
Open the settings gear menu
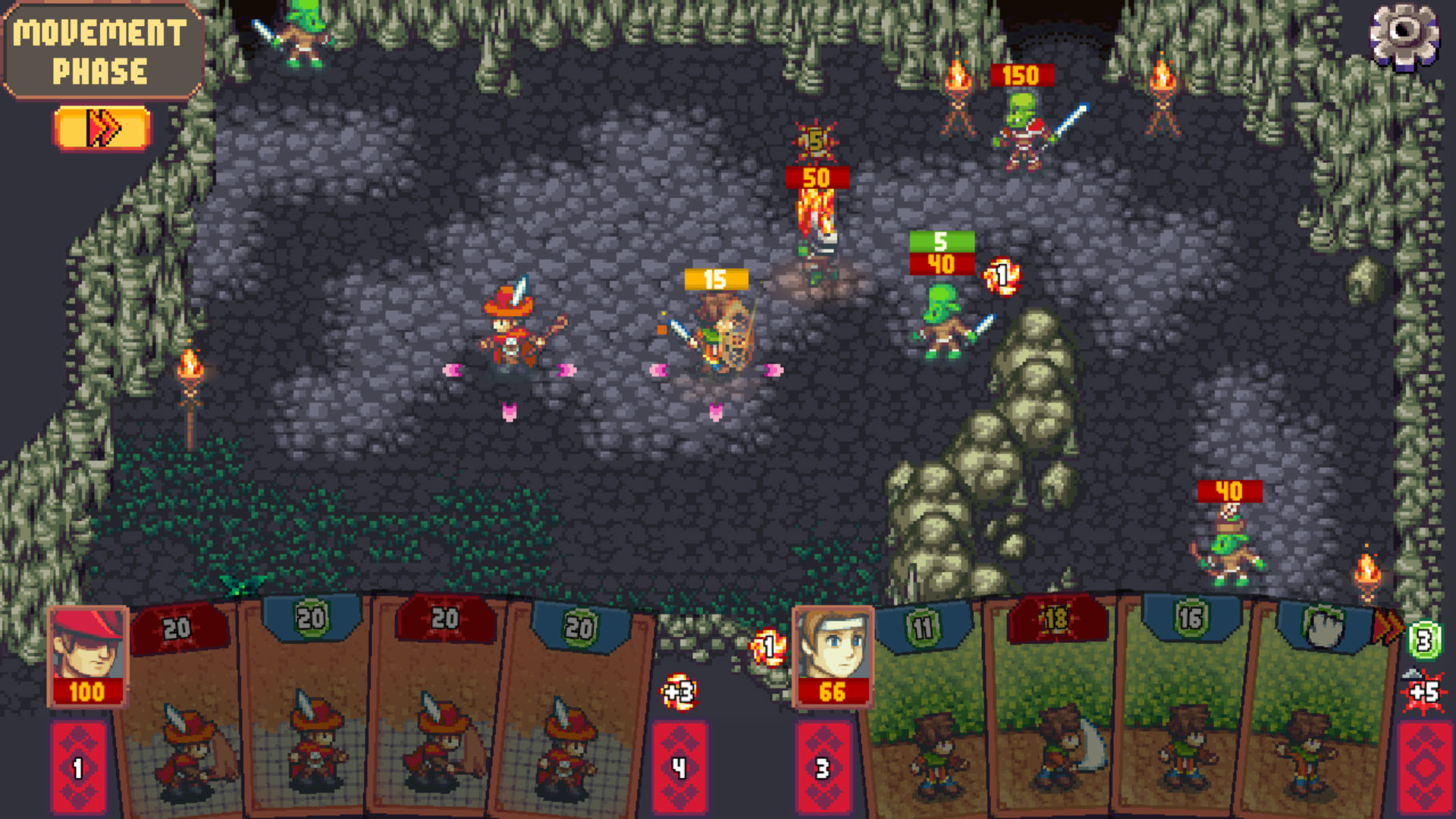point(1405,34)
